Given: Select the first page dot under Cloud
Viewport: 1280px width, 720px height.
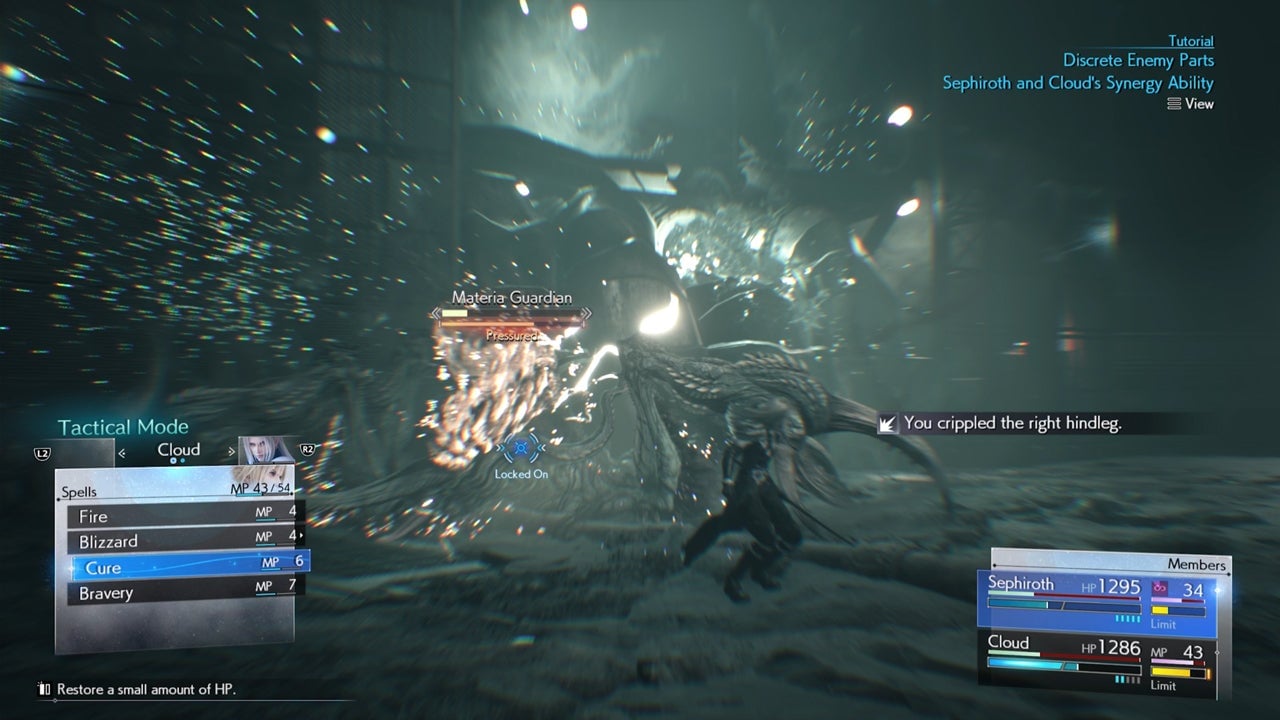Looking at the screenshot, I should click(x=173, y=460).
